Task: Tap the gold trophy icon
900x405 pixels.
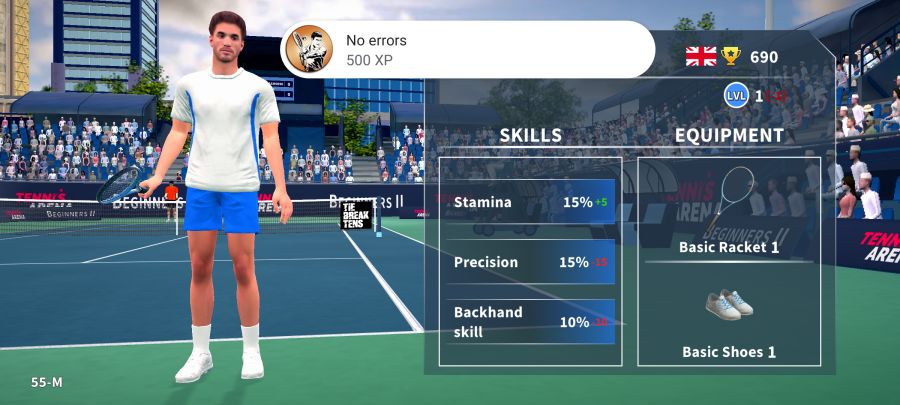Action: [x=732, y=57]
